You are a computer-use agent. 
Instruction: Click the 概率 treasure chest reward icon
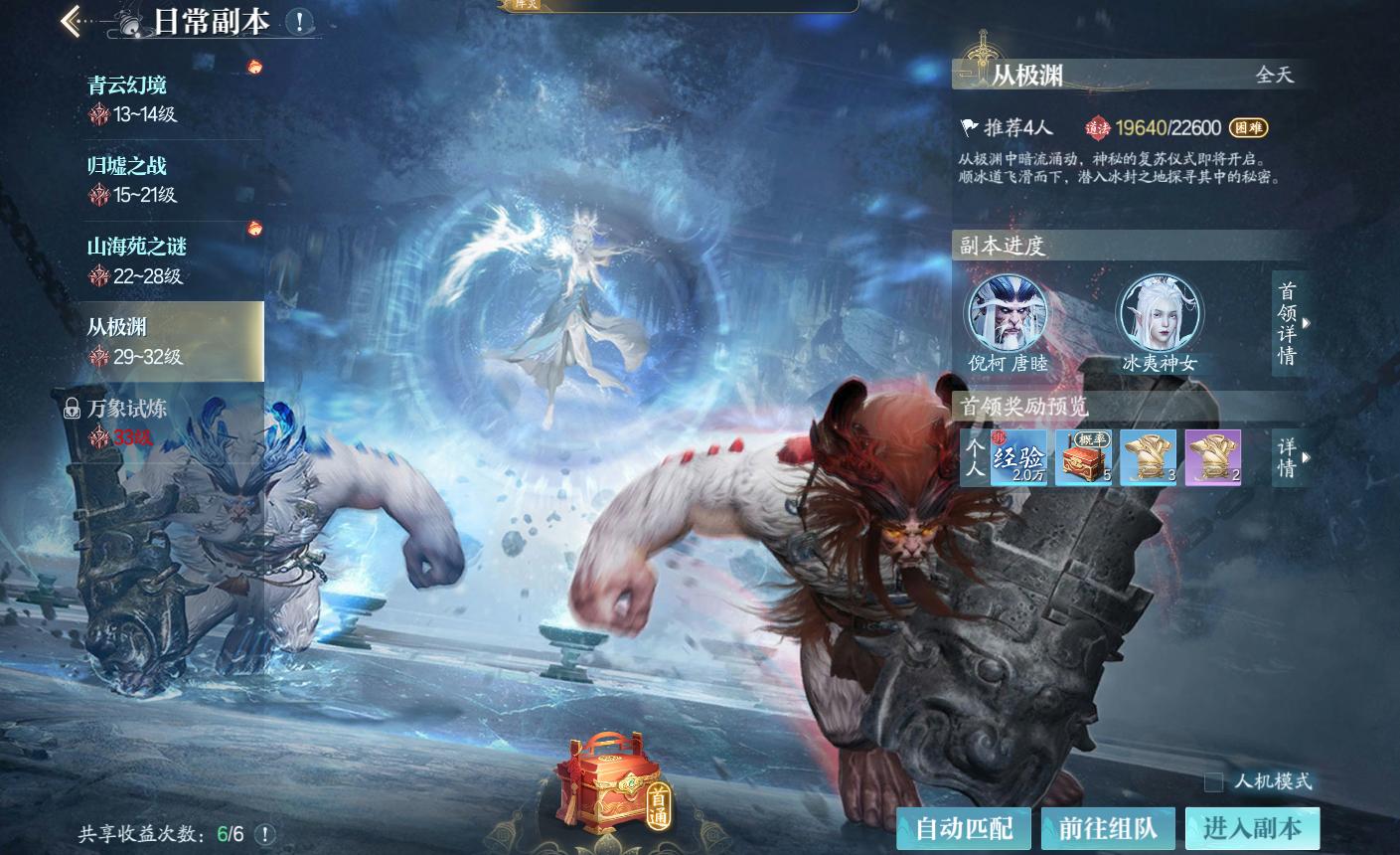click(x=1082, y=457)
